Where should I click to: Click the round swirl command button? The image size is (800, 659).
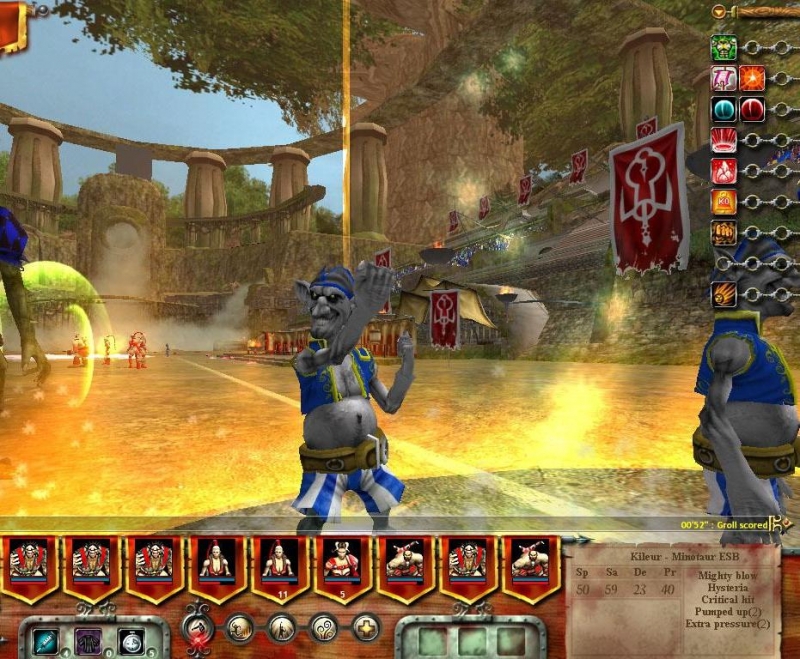324,628
